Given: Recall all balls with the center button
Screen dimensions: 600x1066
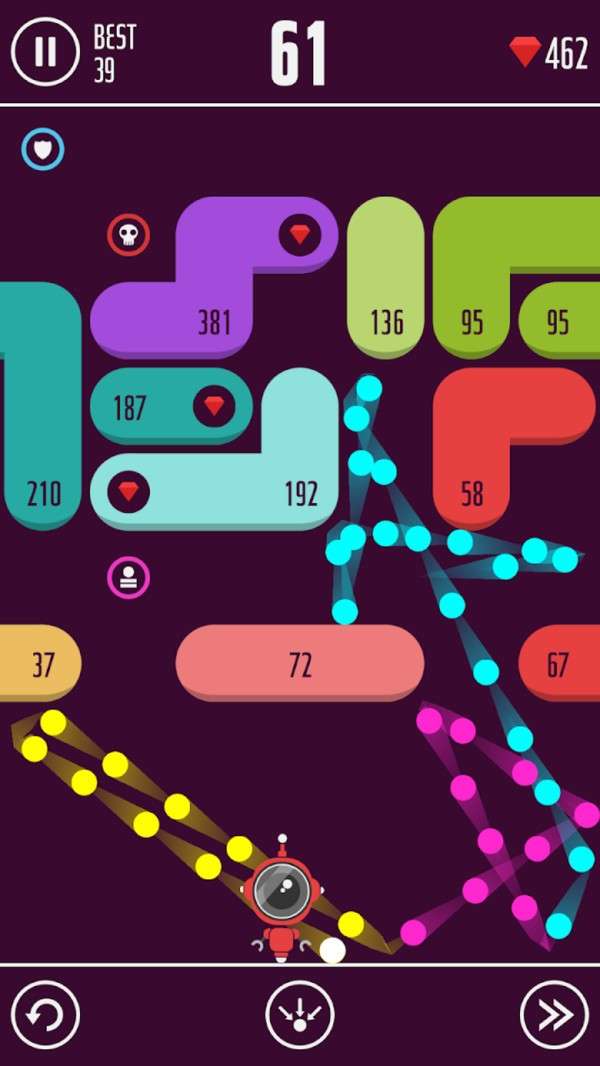Looking at the screenshot, I should [x=299, y=1016].
